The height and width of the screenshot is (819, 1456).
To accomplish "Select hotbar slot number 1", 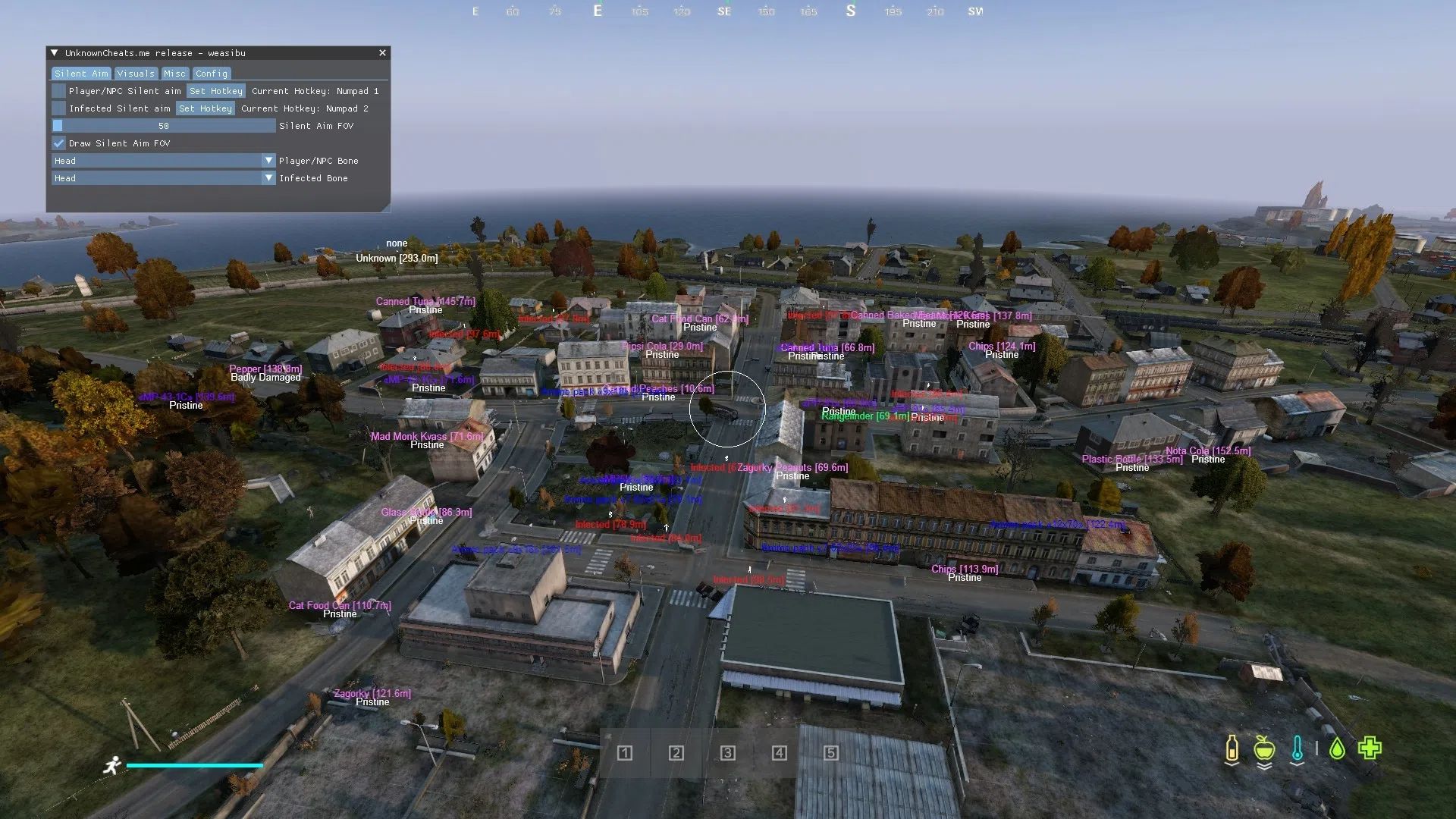I will click(625, 753).
